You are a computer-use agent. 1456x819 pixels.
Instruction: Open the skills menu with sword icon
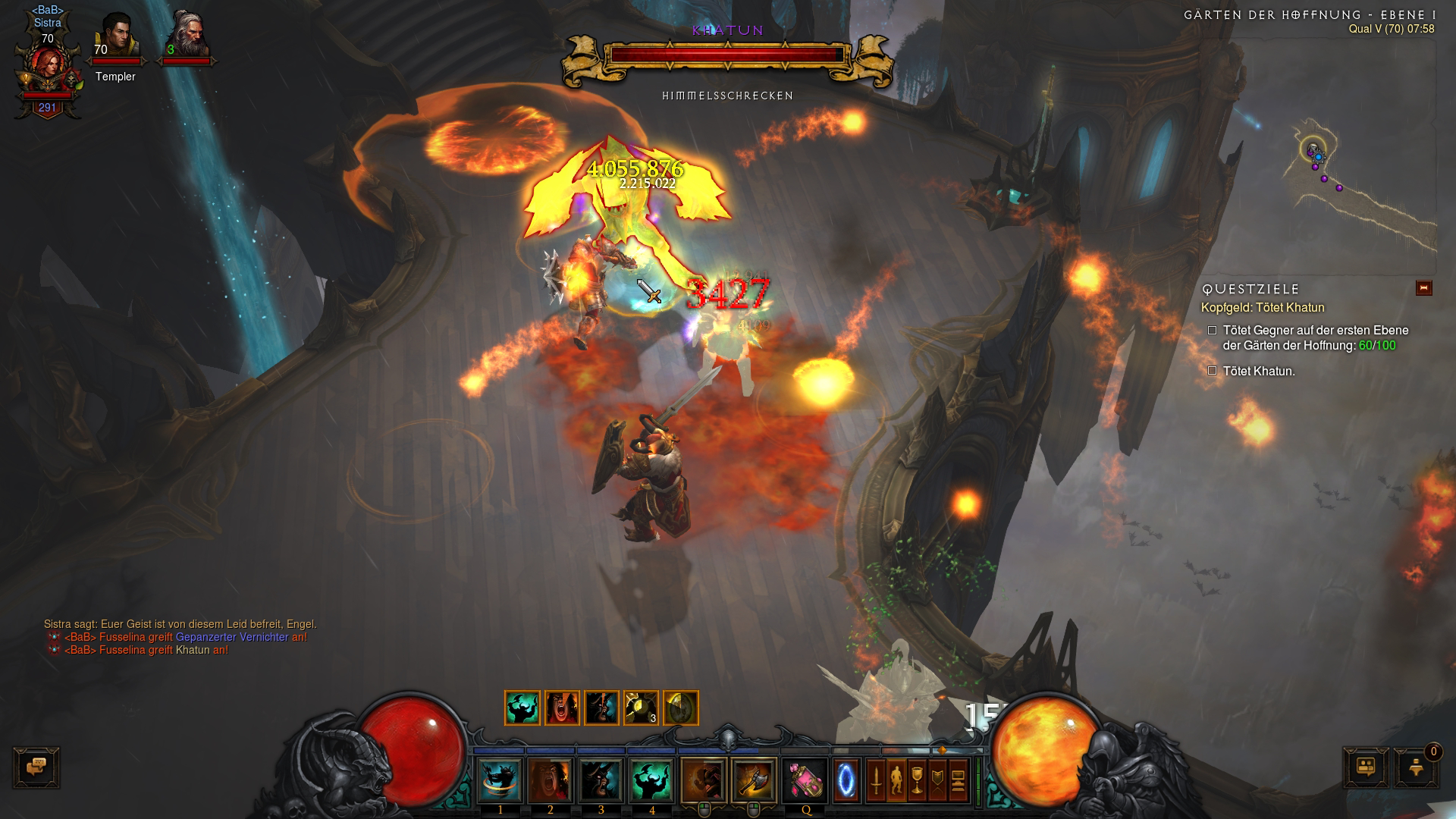point(876,780)
